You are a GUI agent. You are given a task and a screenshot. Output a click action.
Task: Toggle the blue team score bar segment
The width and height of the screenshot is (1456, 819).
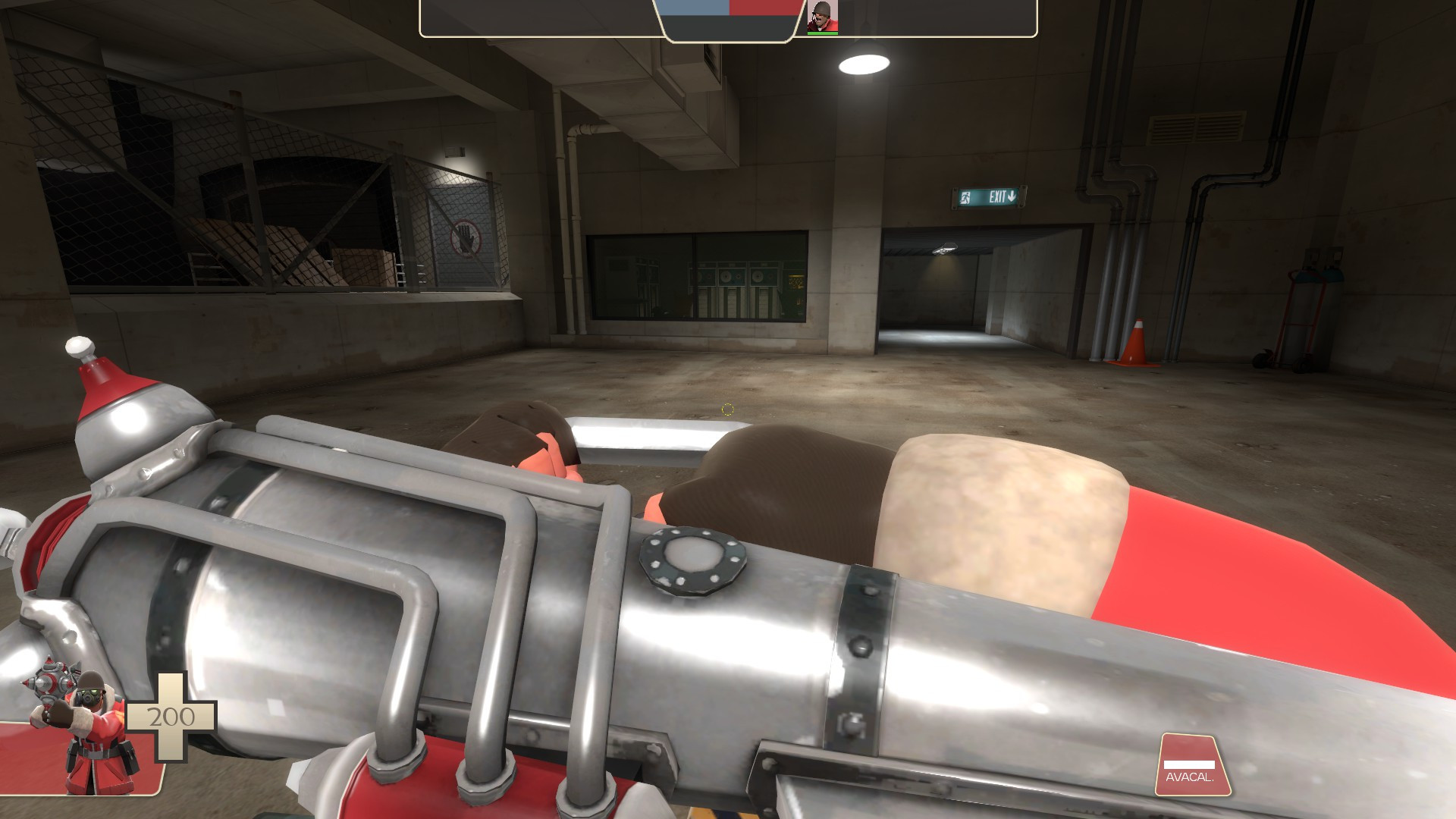click(694, 9)
